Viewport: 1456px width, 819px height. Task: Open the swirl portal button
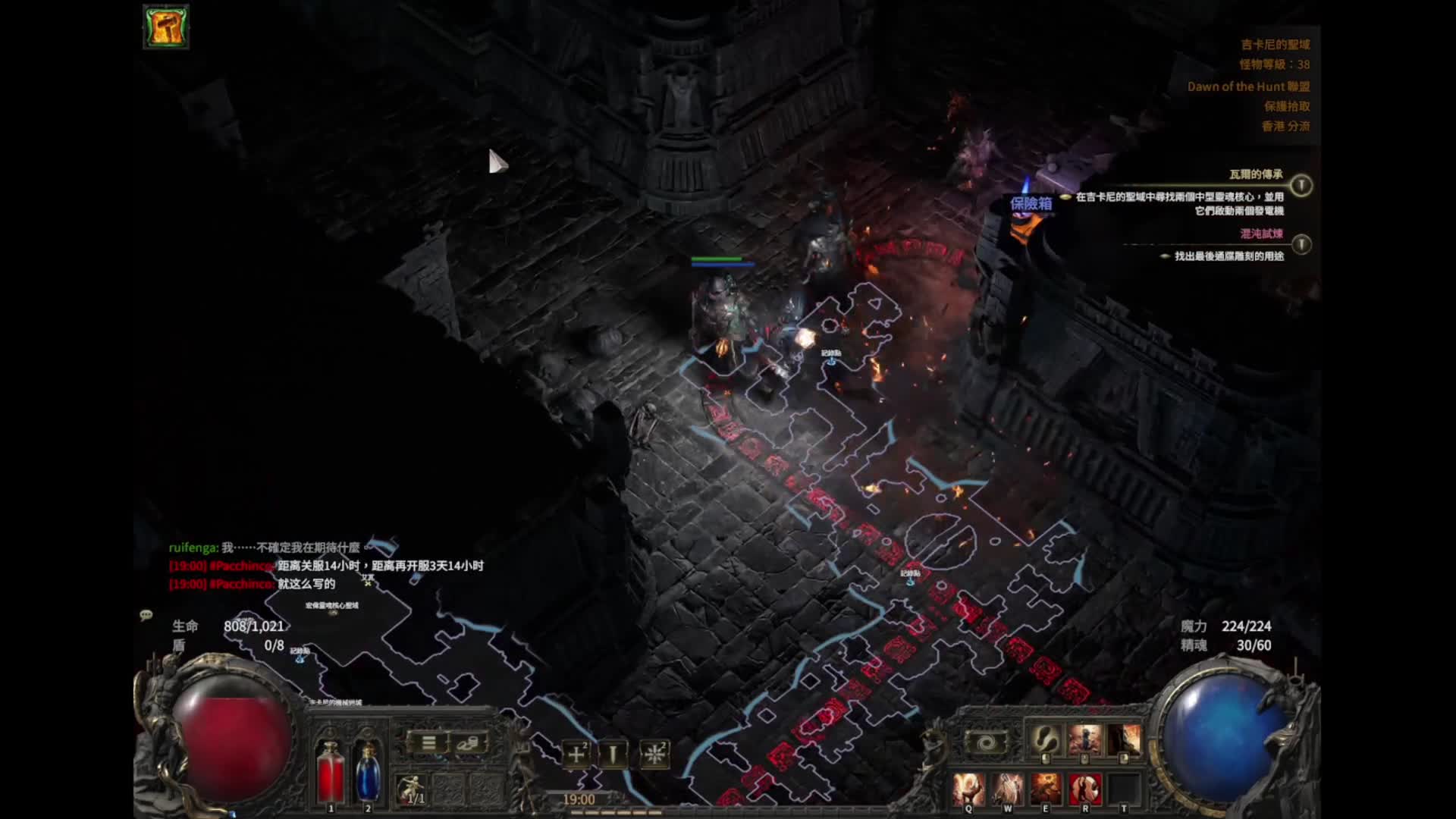pos(985,743)
